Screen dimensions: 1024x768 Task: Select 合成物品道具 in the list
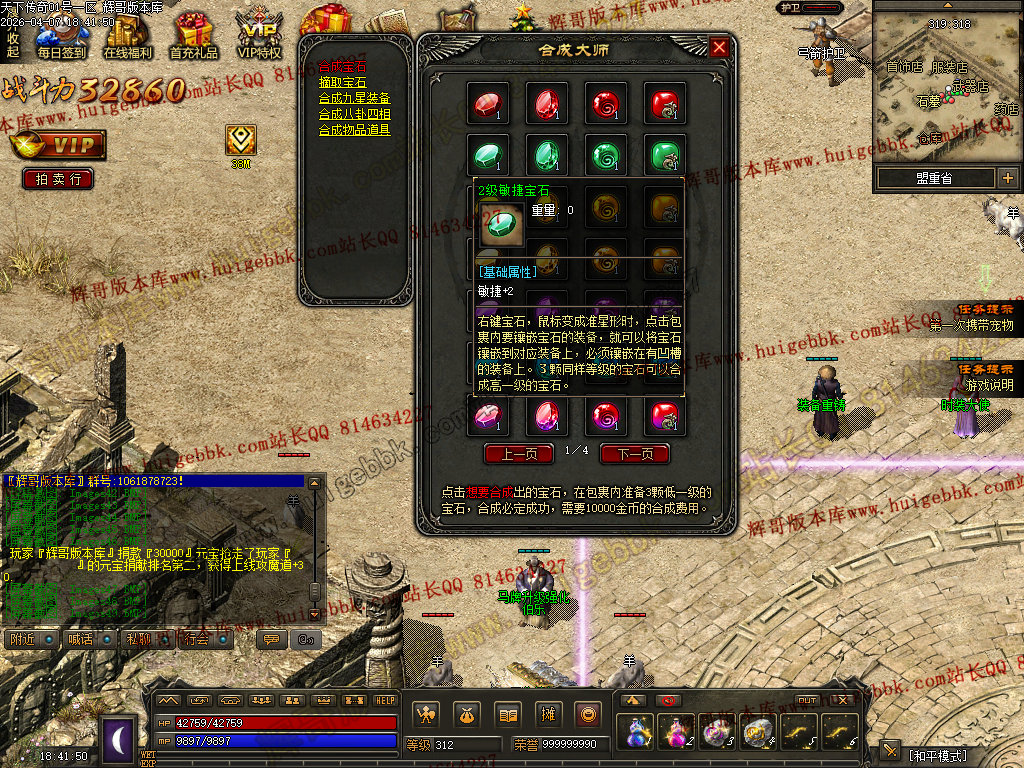[354, 130]
